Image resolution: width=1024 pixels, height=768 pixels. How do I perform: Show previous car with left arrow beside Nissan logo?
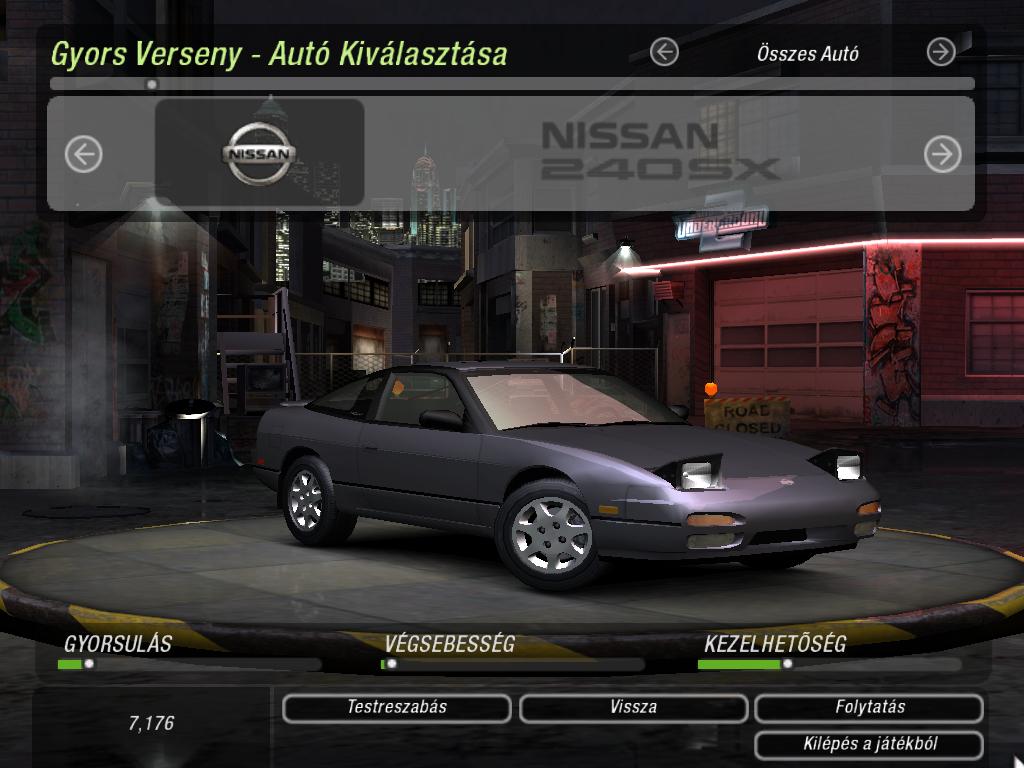pyautogui.click(x=84, y=154)
